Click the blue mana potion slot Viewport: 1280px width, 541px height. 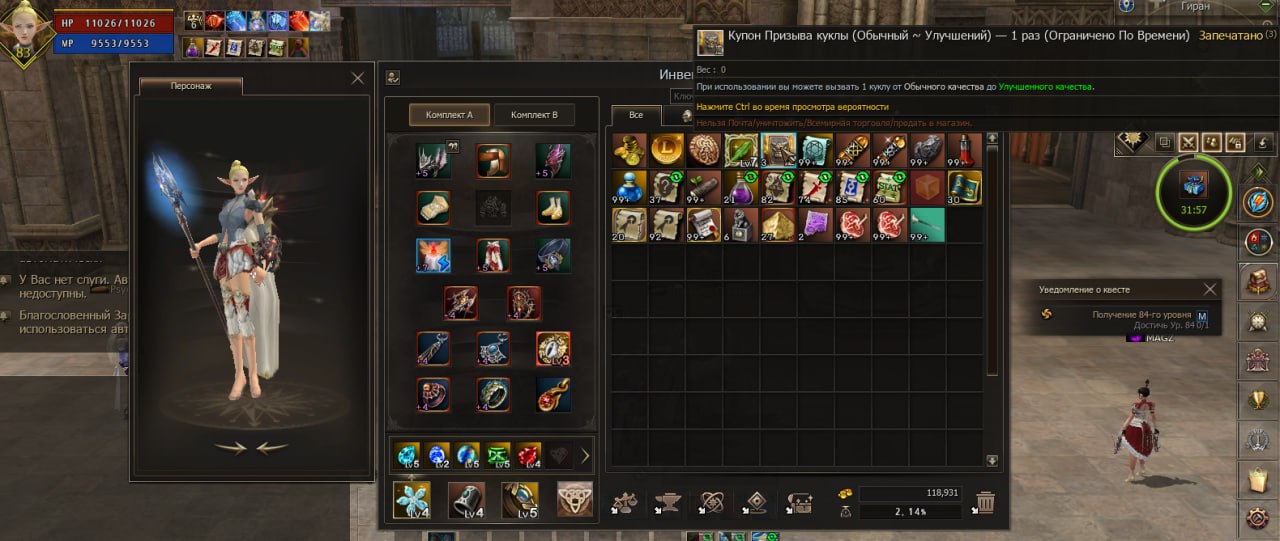[630, 187]
